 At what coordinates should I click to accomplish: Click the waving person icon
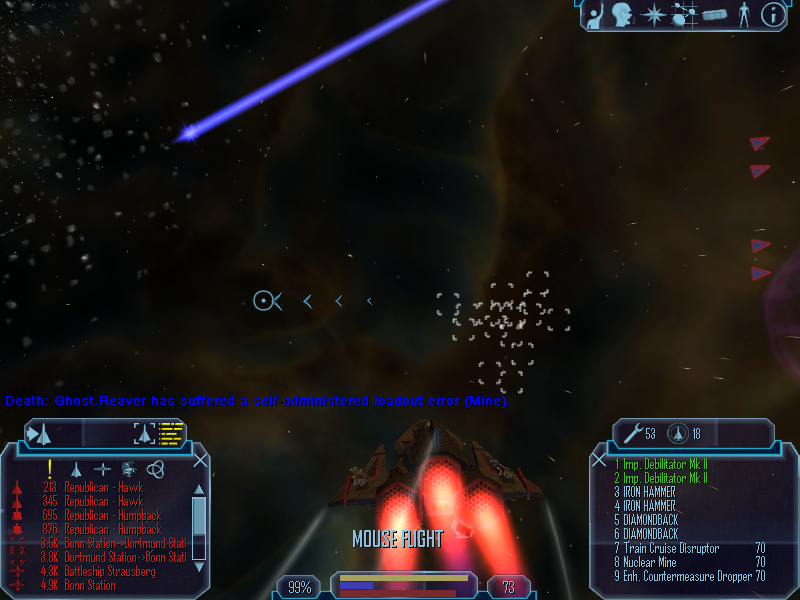click(596, 14)
